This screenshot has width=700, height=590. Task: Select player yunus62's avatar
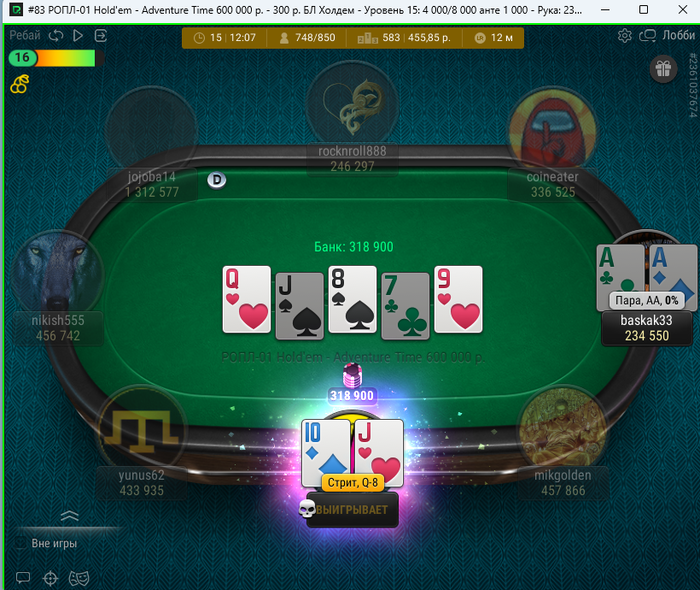tap(141, 428)
